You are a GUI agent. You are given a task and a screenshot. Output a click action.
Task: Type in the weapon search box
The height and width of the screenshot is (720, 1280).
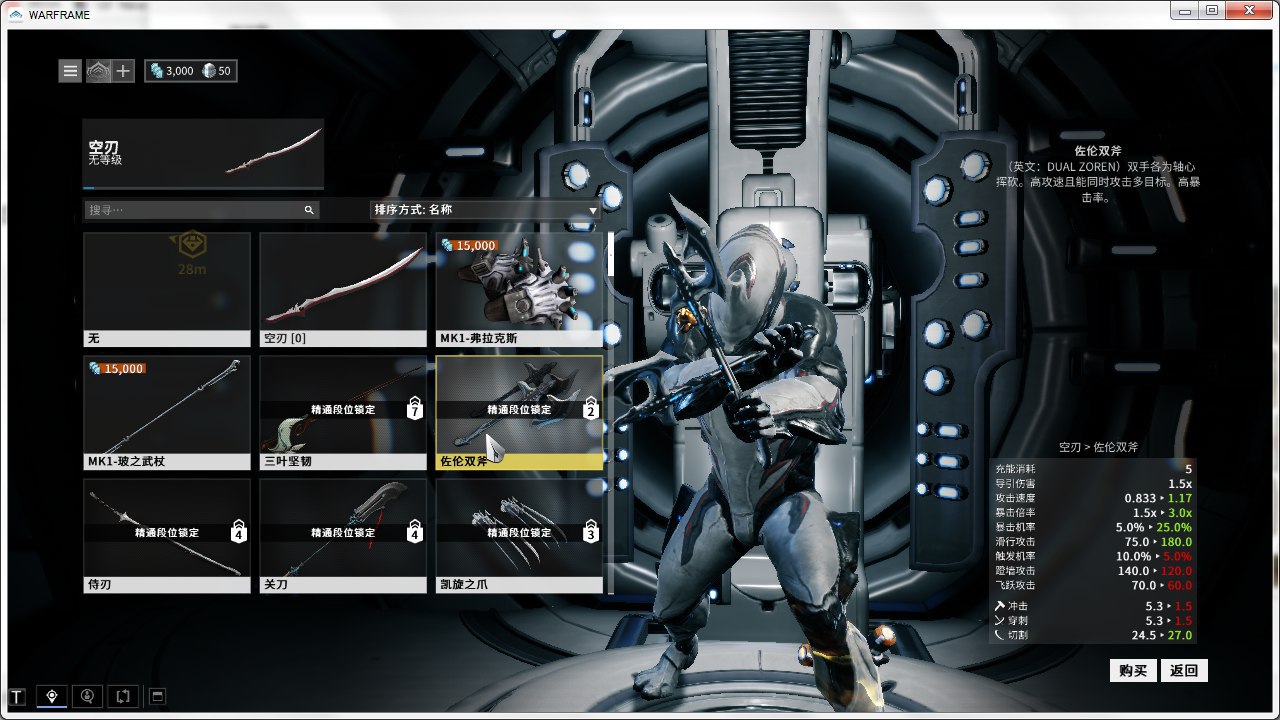coord(195,210)
